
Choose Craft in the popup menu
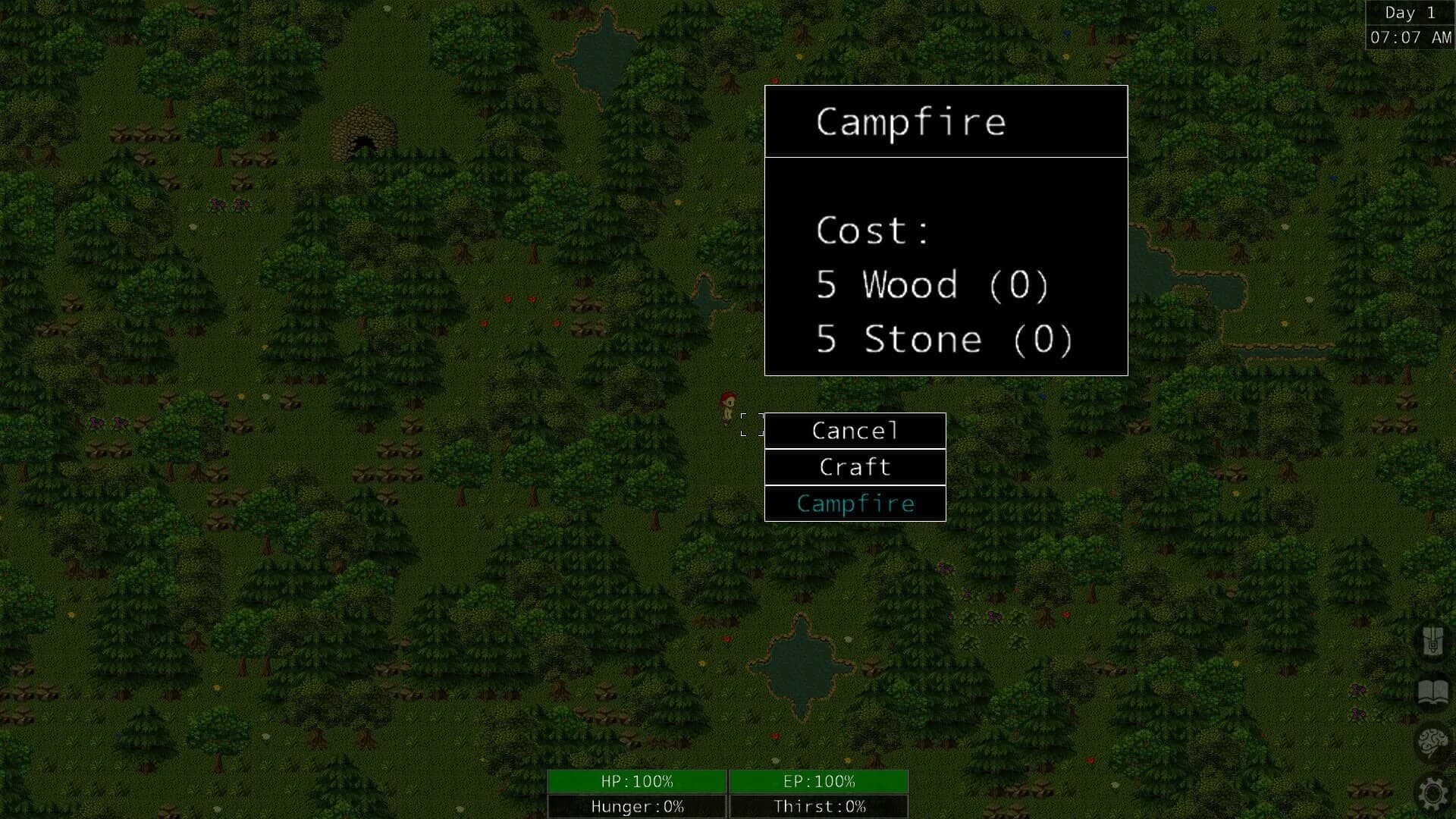[855, 467]
